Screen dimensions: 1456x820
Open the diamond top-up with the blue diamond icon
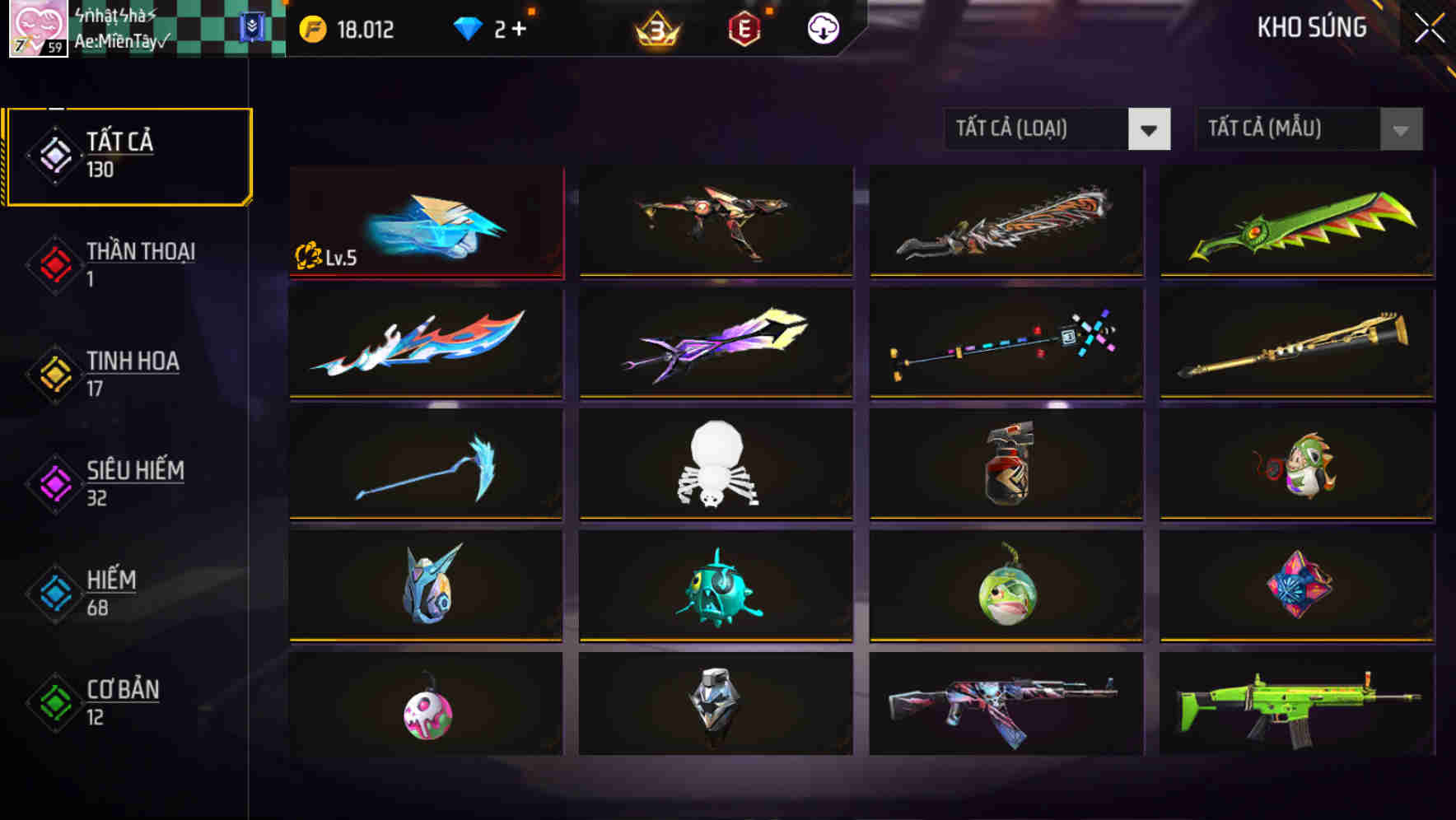468,27
